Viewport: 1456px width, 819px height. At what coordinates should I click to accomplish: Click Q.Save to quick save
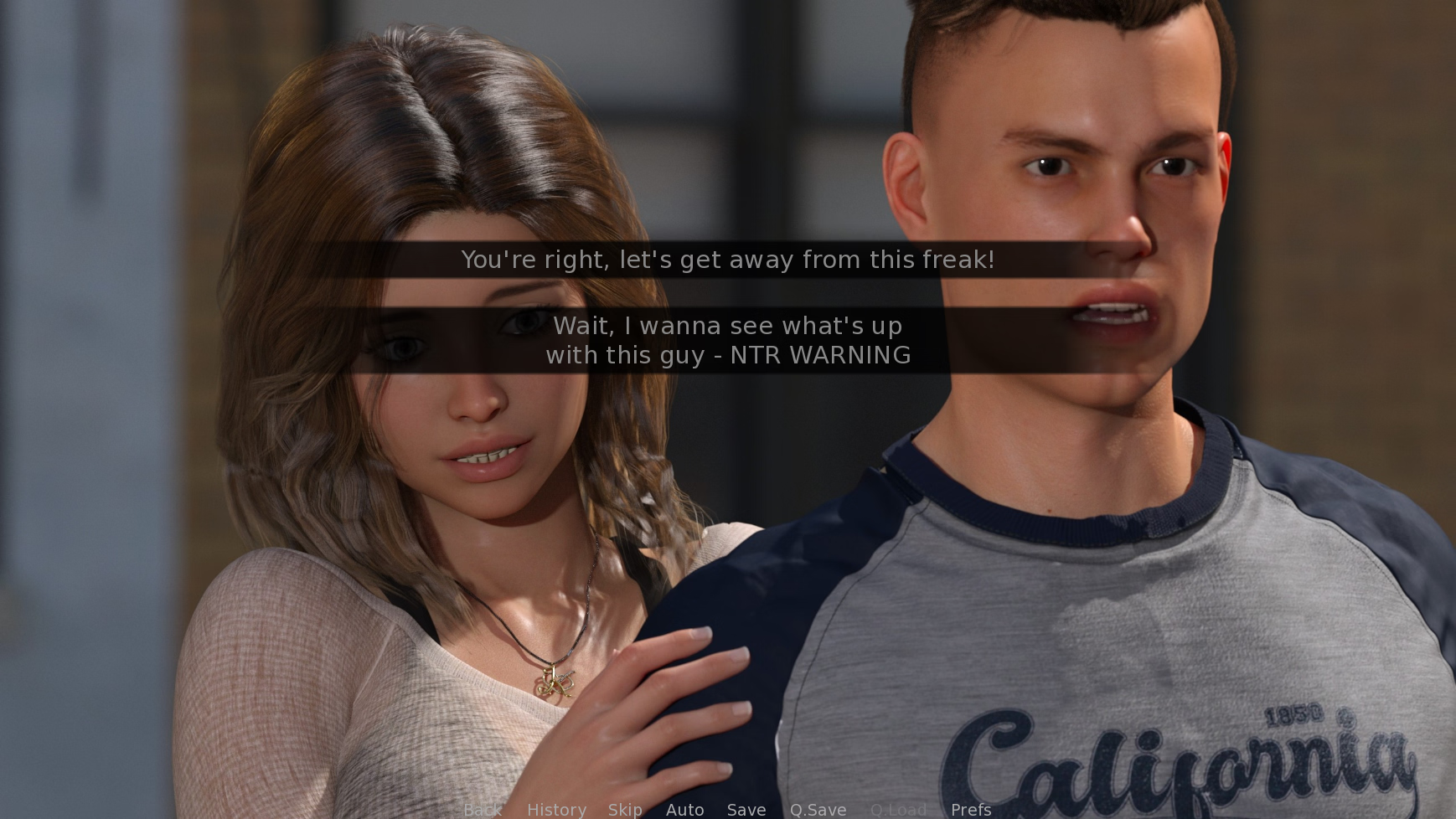click(x=818, y=809)
